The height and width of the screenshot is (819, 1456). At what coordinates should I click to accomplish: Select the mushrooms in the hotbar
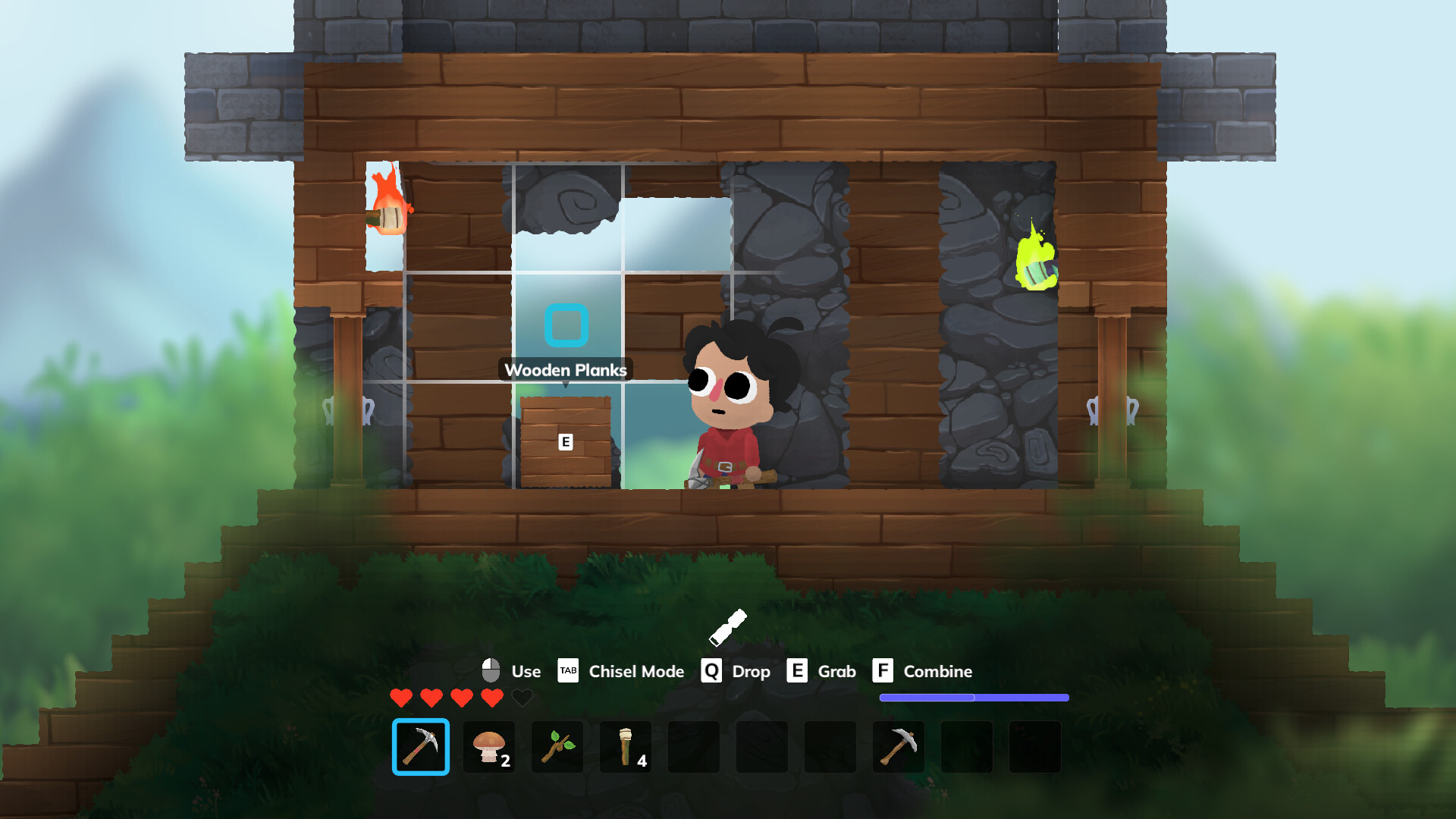click(489, 747)
